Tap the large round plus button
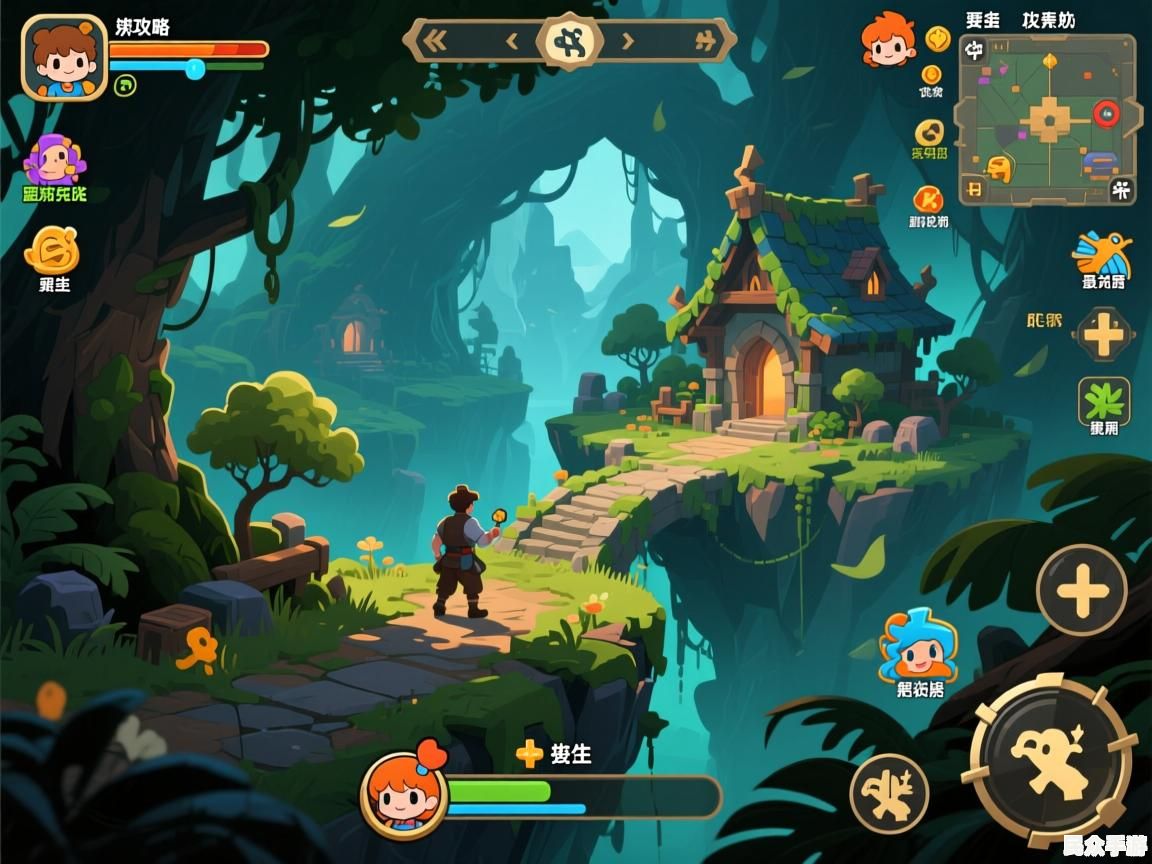 point(1081,590)
